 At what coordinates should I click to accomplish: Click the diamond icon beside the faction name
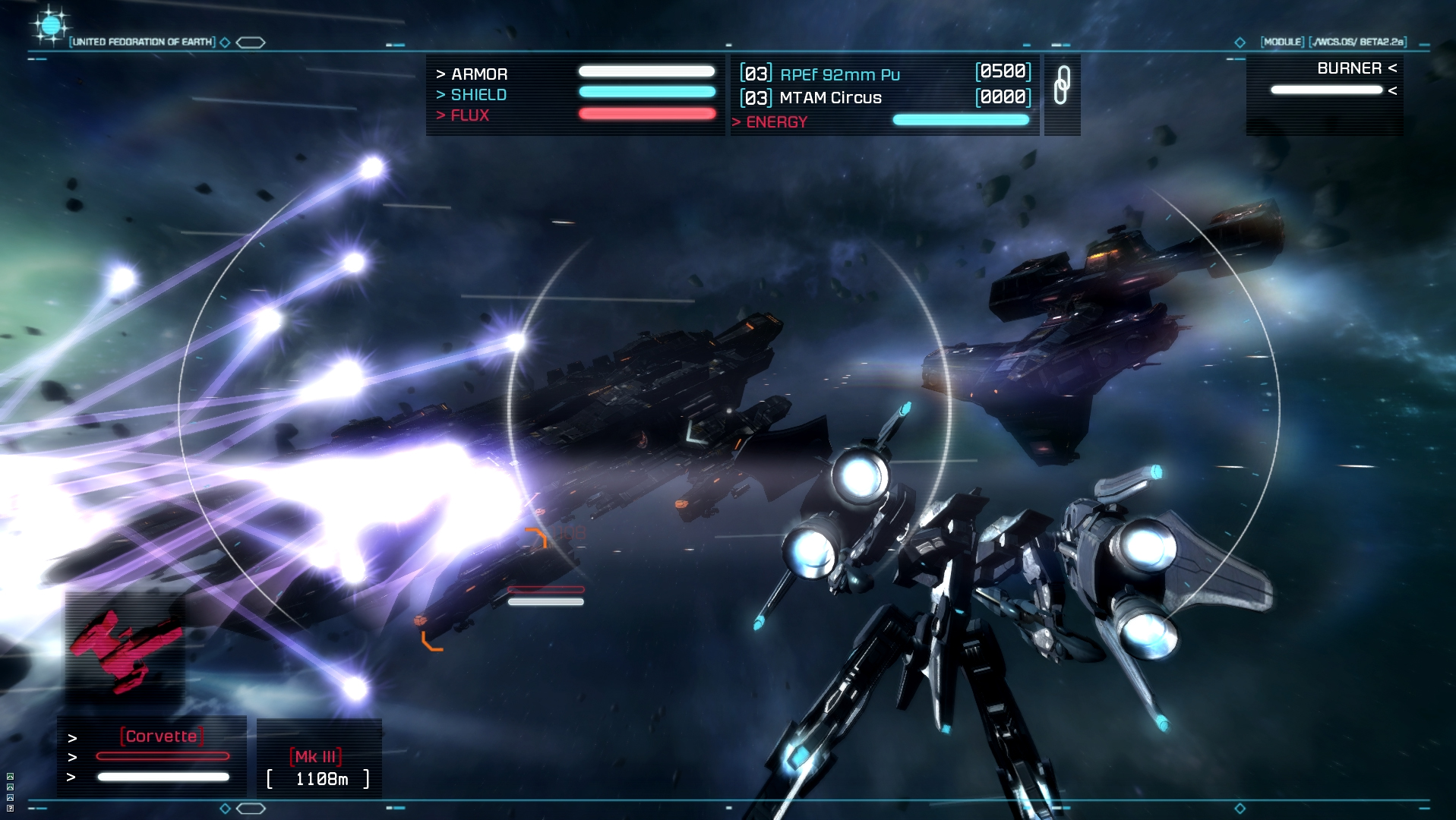tap(224, 43)
